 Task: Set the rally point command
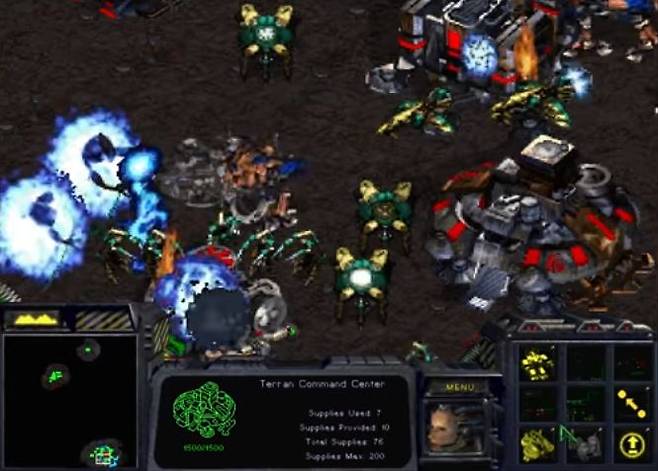(x=632, y=403)
